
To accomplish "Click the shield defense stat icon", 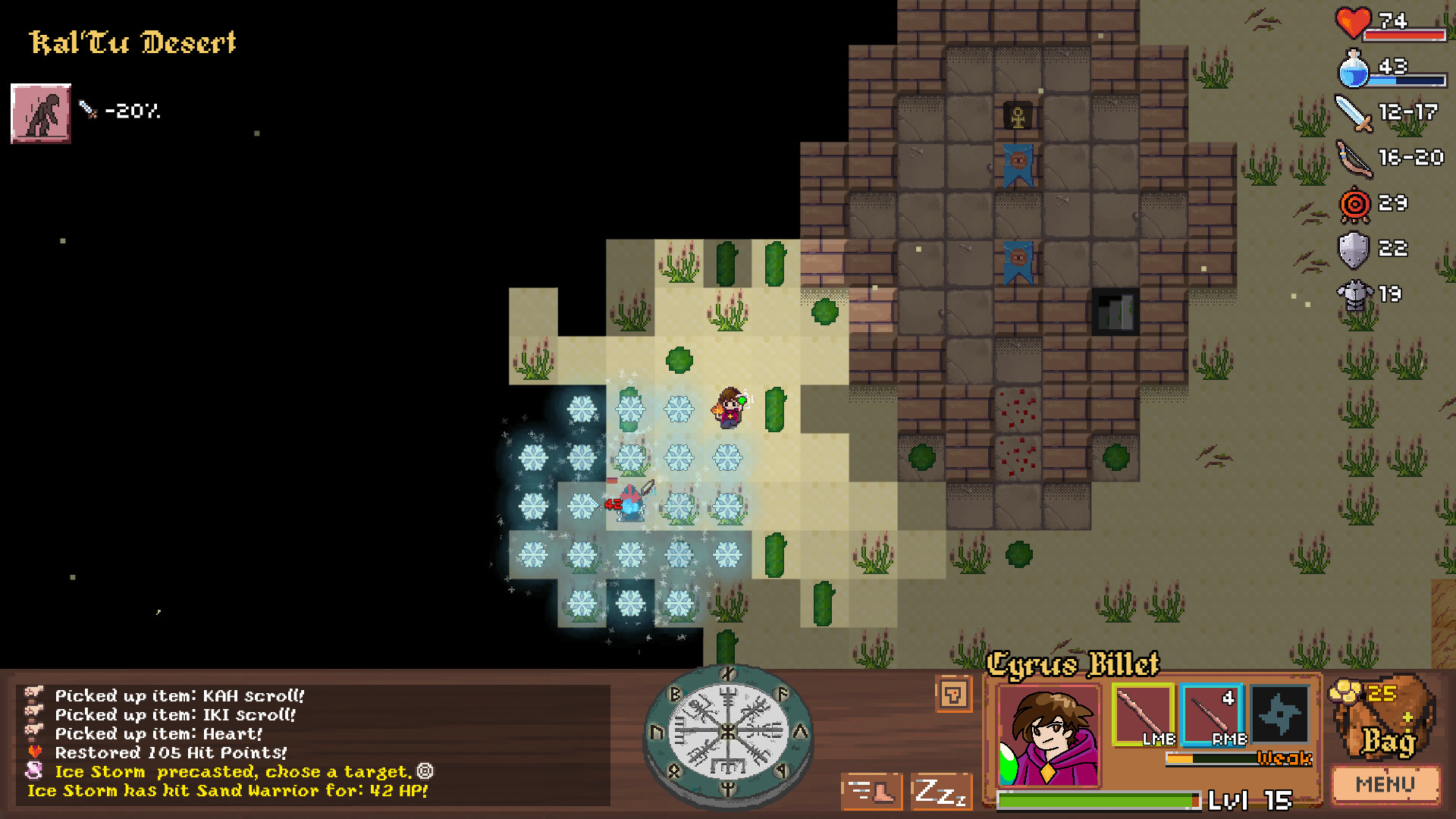I will (1354, 248).
